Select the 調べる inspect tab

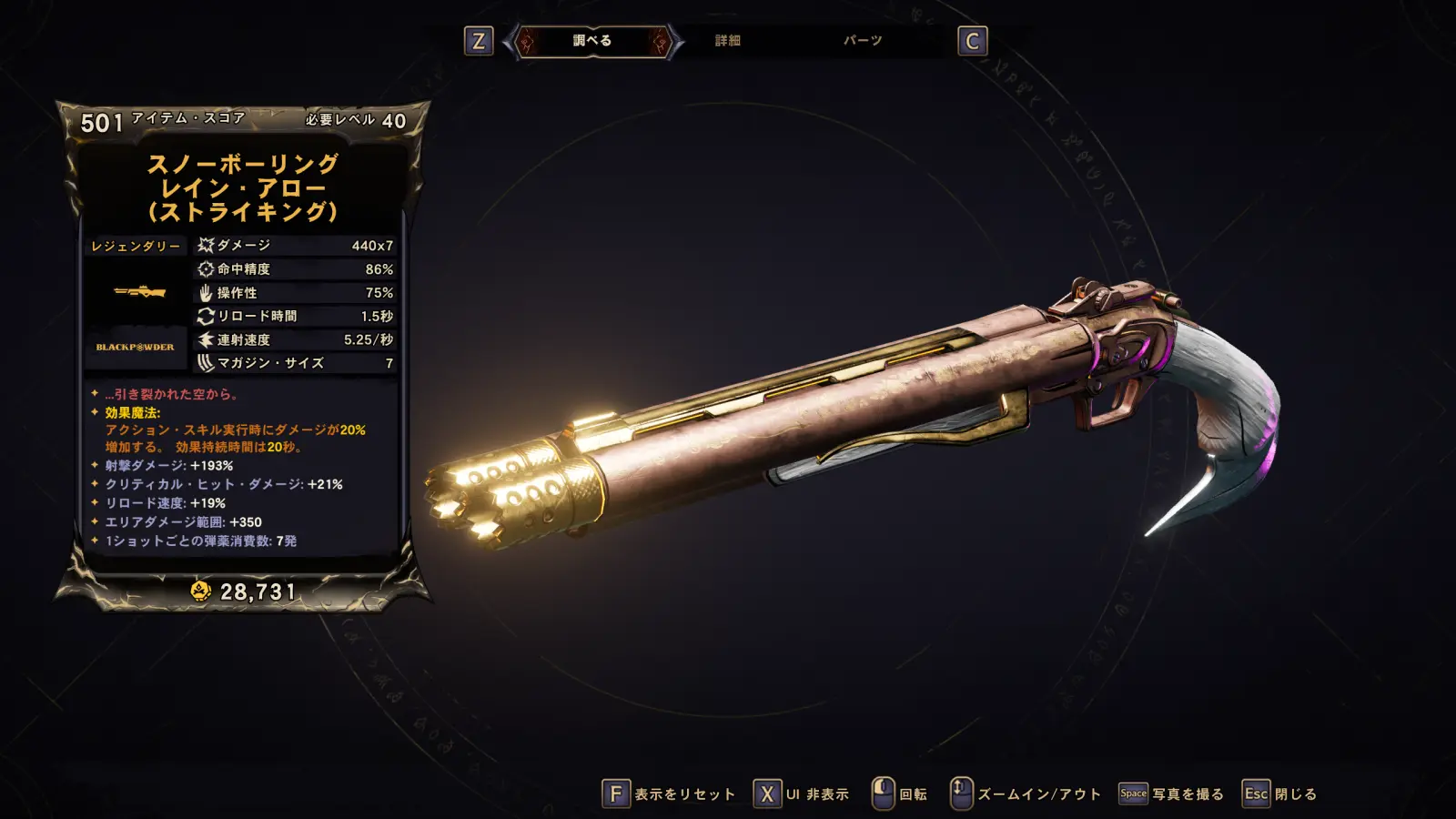click(x=592, y=41)
